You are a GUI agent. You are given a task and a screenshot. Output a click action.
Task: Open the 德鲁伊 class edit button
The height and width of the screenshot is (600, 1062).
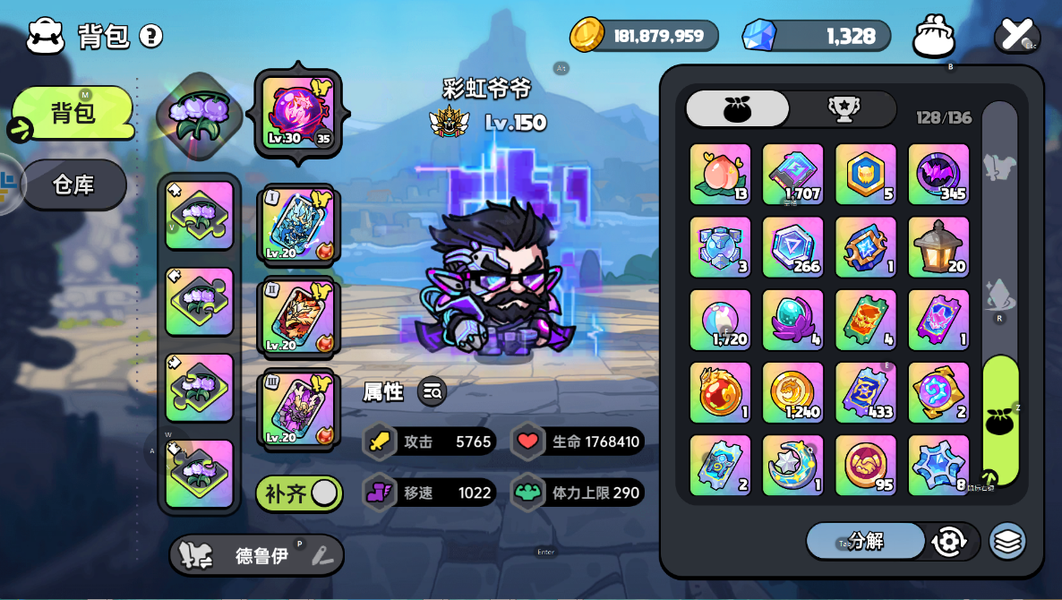(322, 556)
